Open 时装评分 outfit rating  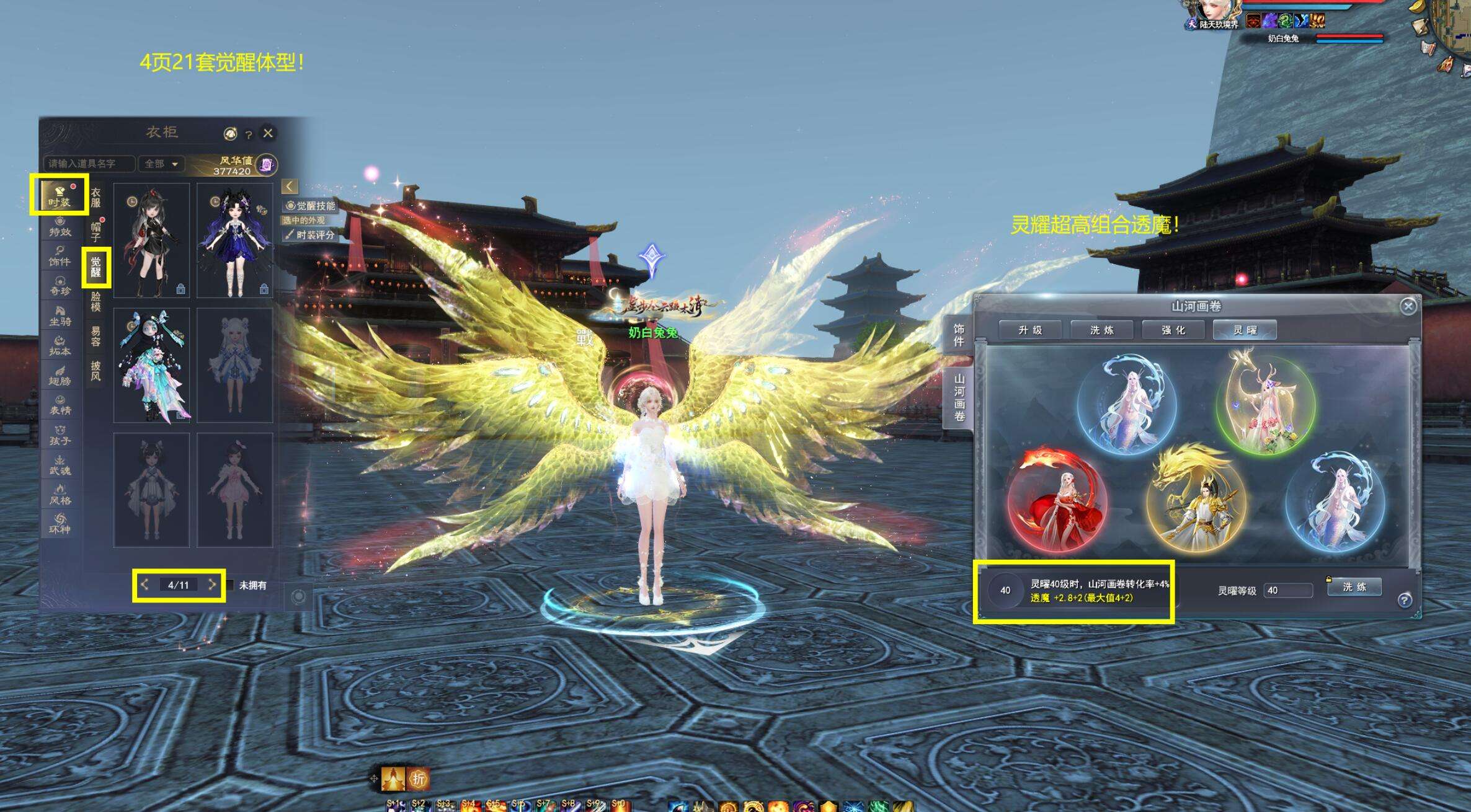click(x=310, y=235)
